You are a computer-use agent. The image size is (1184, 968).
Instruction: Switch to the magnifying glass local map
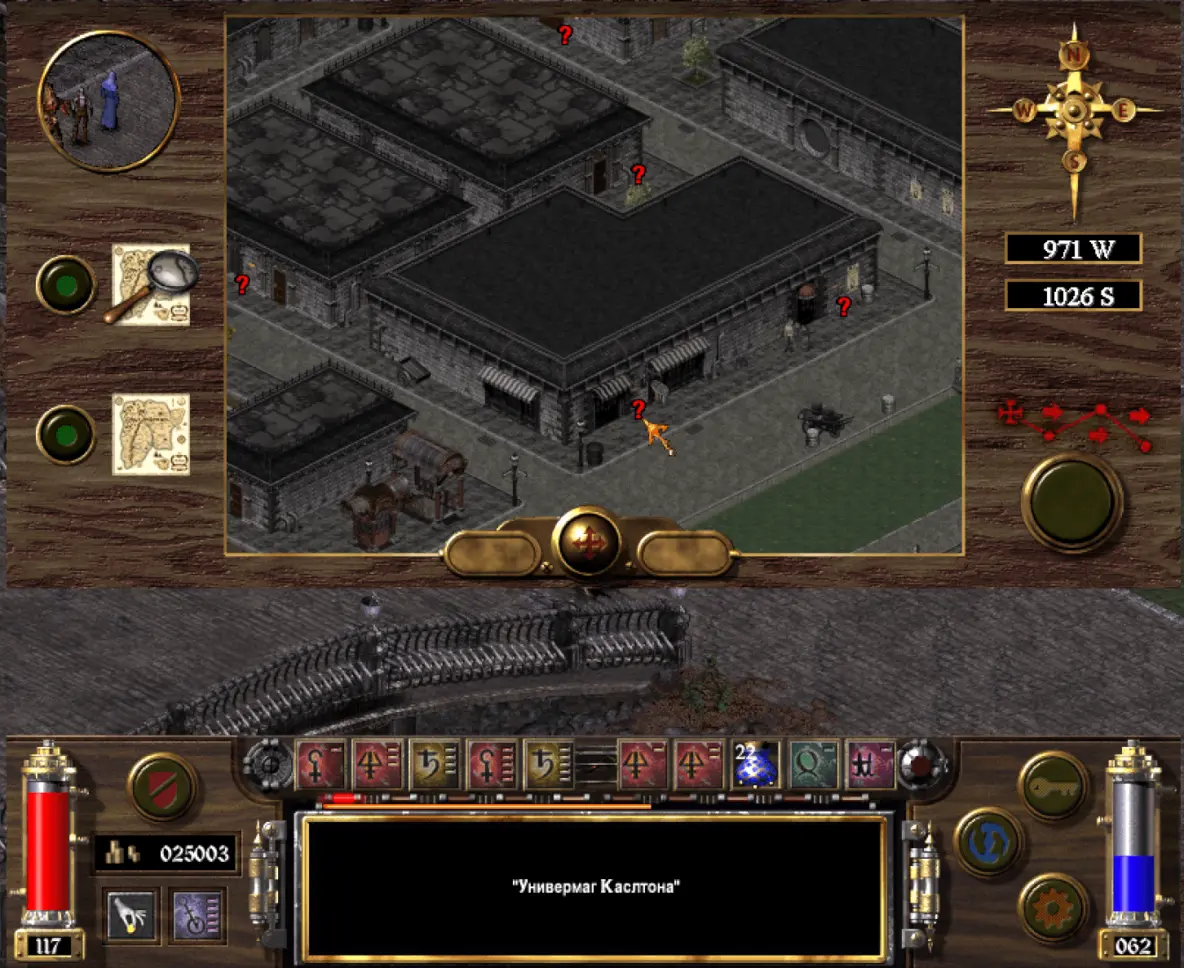150,285
